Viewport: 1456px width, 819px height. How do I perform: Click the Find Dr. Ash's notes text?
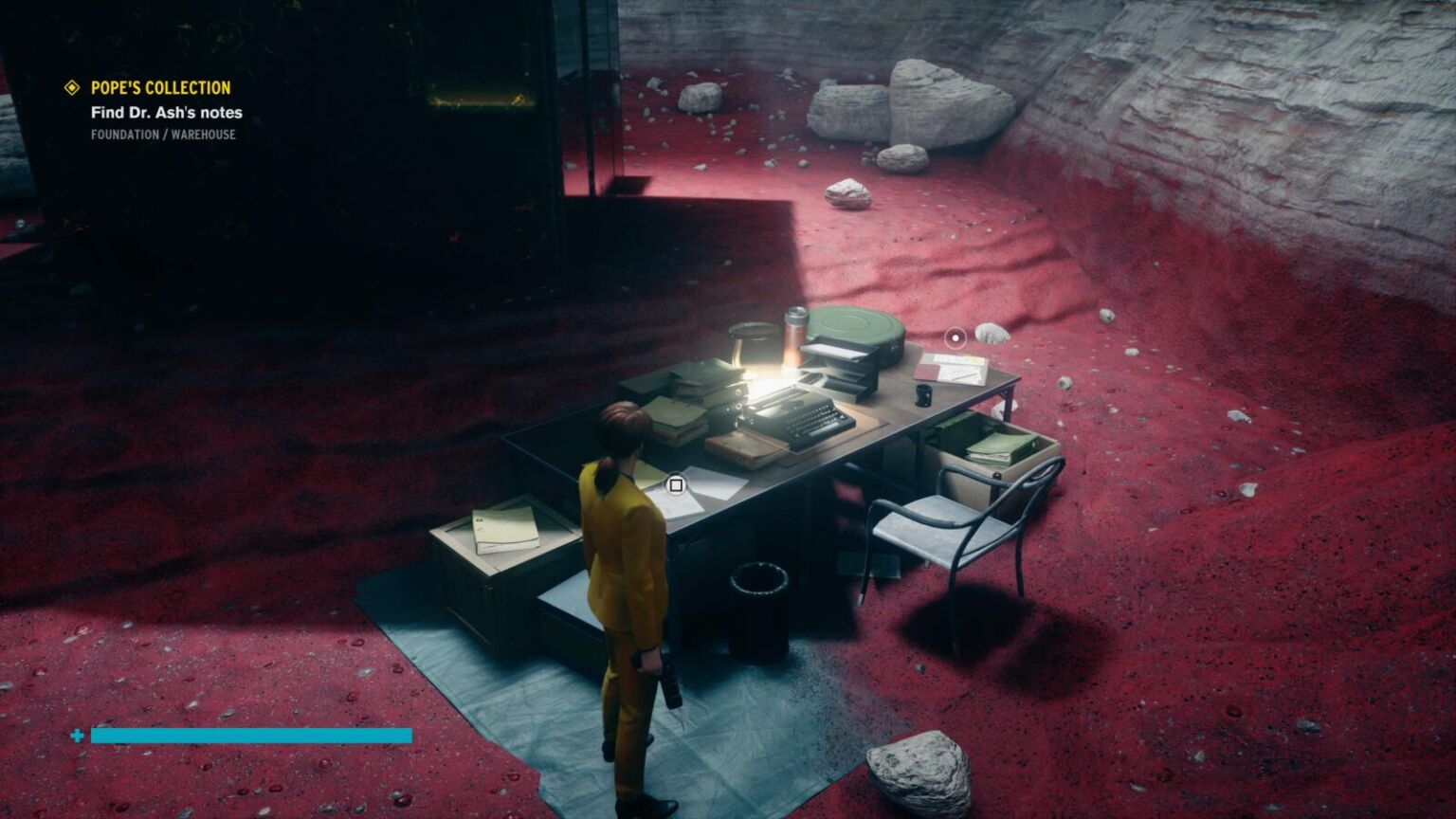pos(166,112)
